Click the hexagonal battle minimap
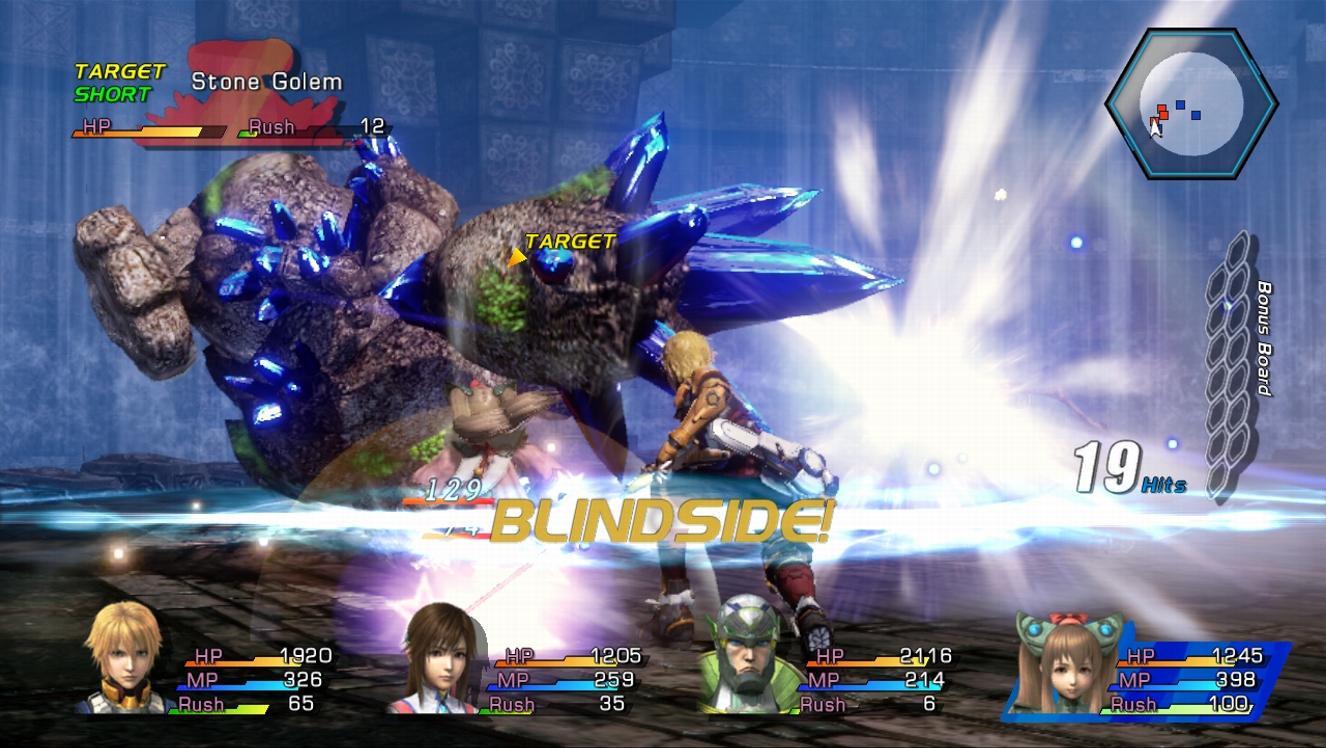The height and width of the screenshot is (748, 1326). point(1190,103)
